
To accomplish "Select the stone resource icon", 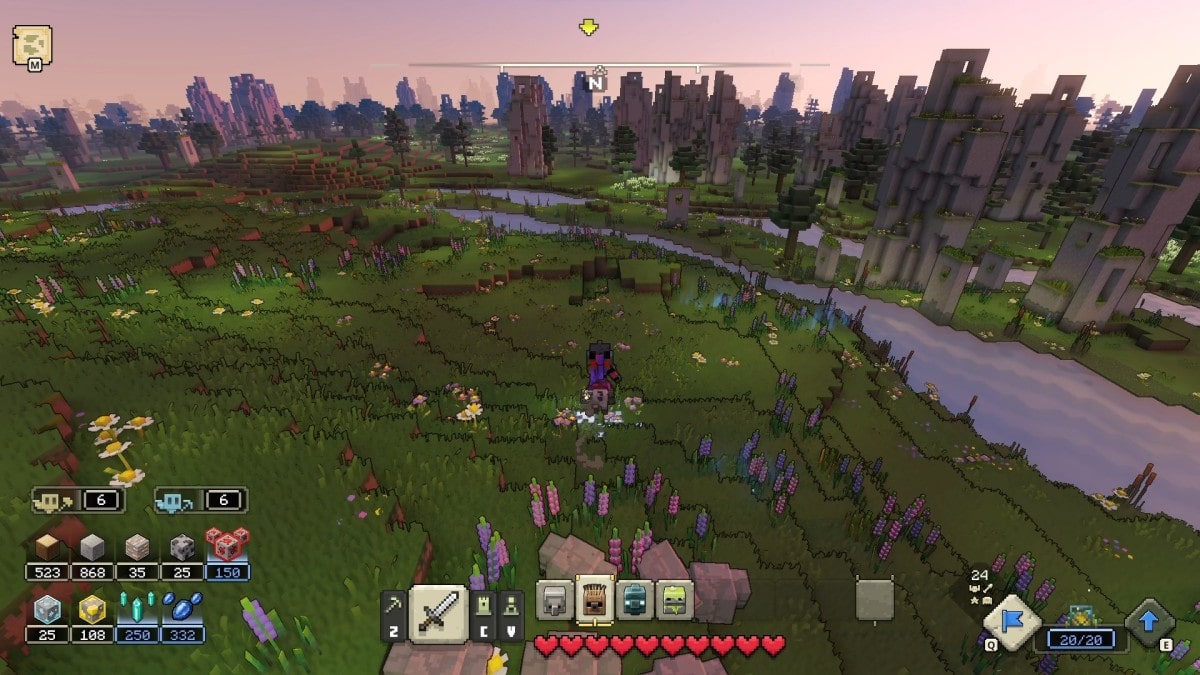I will click(92, 548).
